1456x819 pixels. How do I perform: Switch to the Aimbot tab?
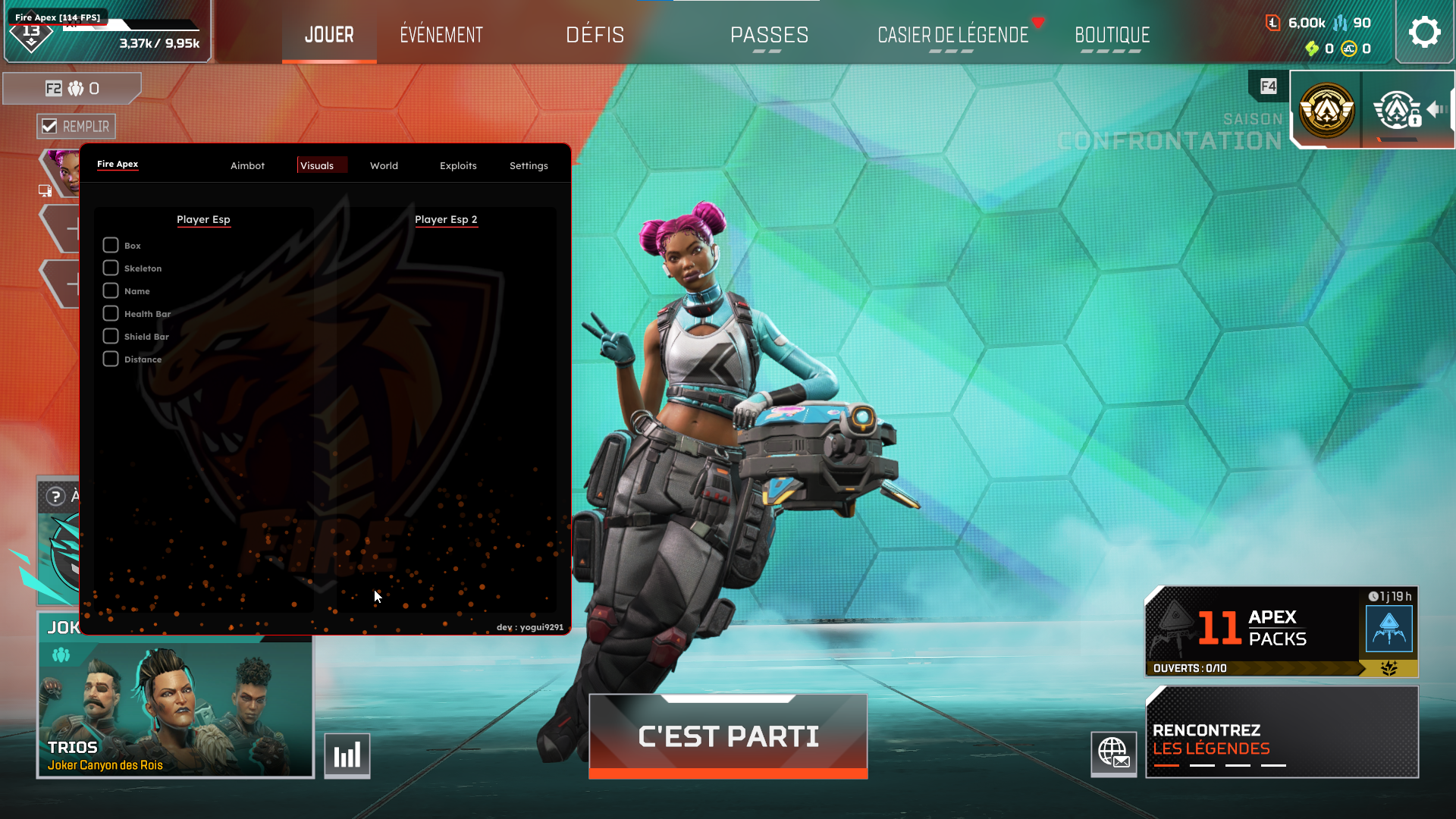(247, 165)
